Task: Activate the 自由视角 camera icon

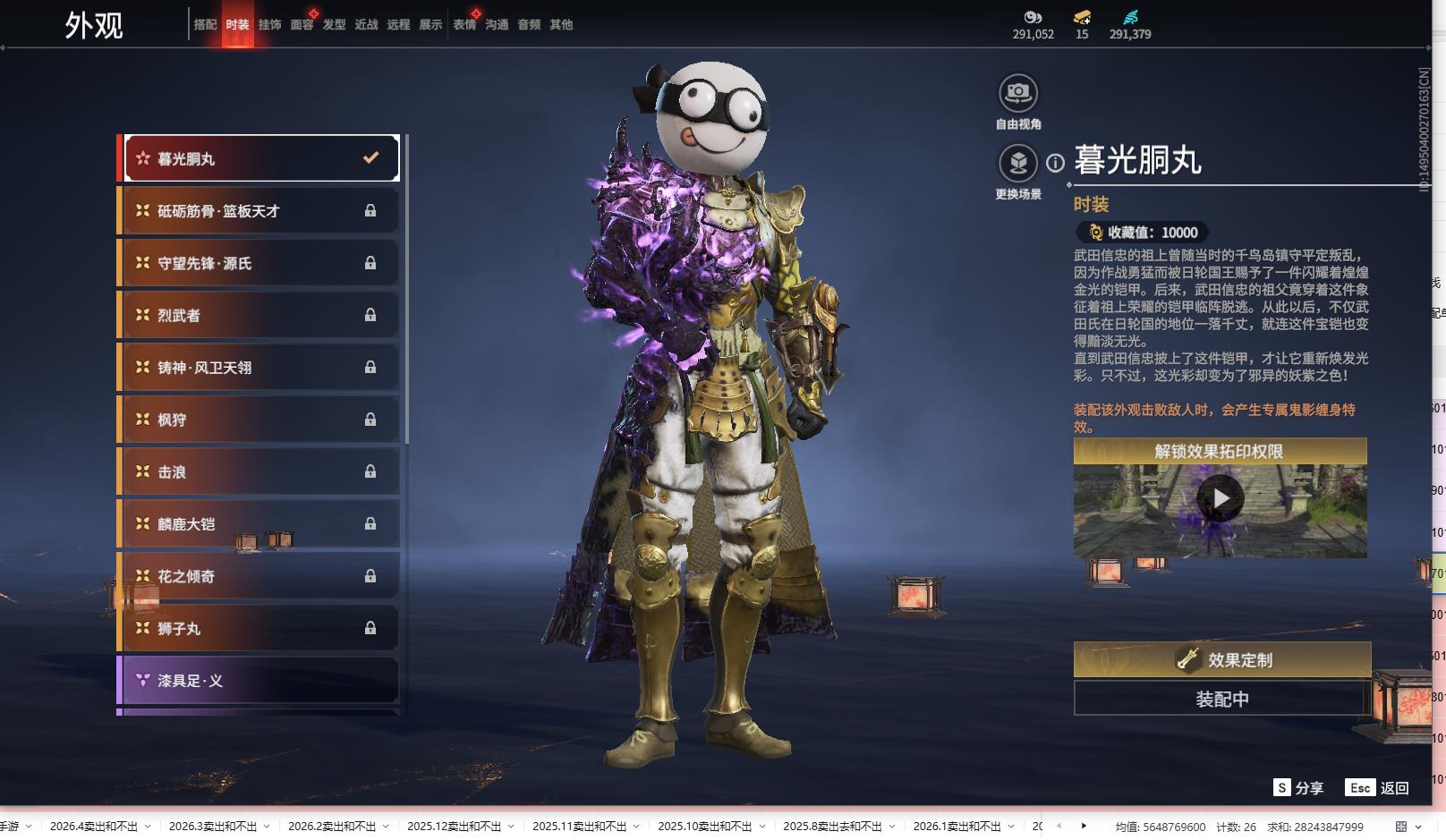Action: tap(1018, 93)
